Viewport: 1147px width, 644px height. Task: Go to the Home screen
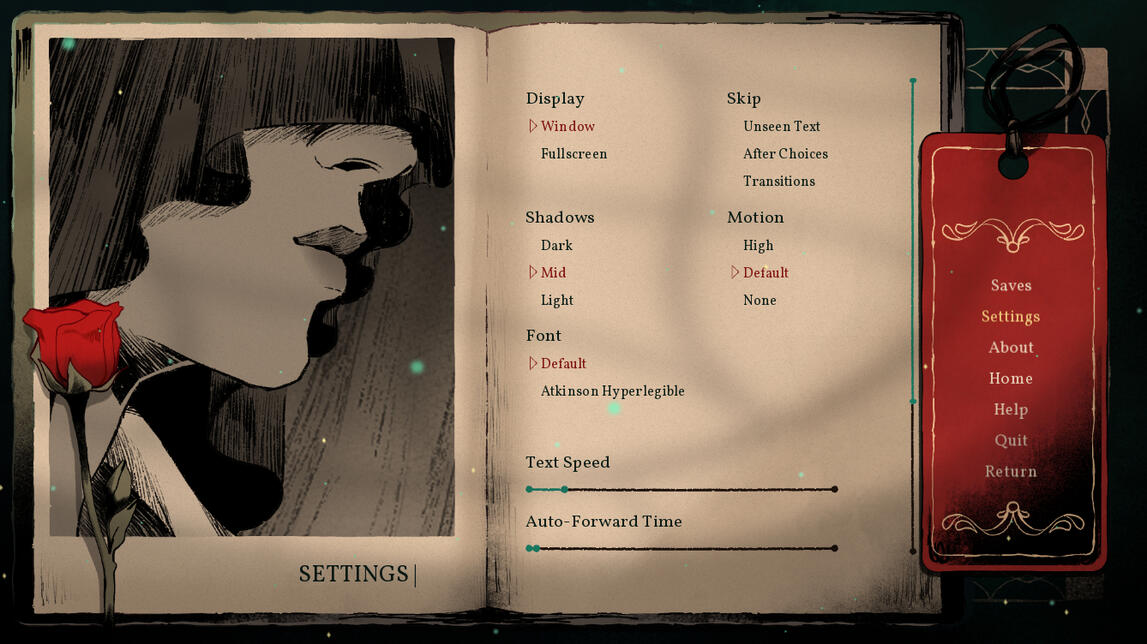coord(1010,379)
